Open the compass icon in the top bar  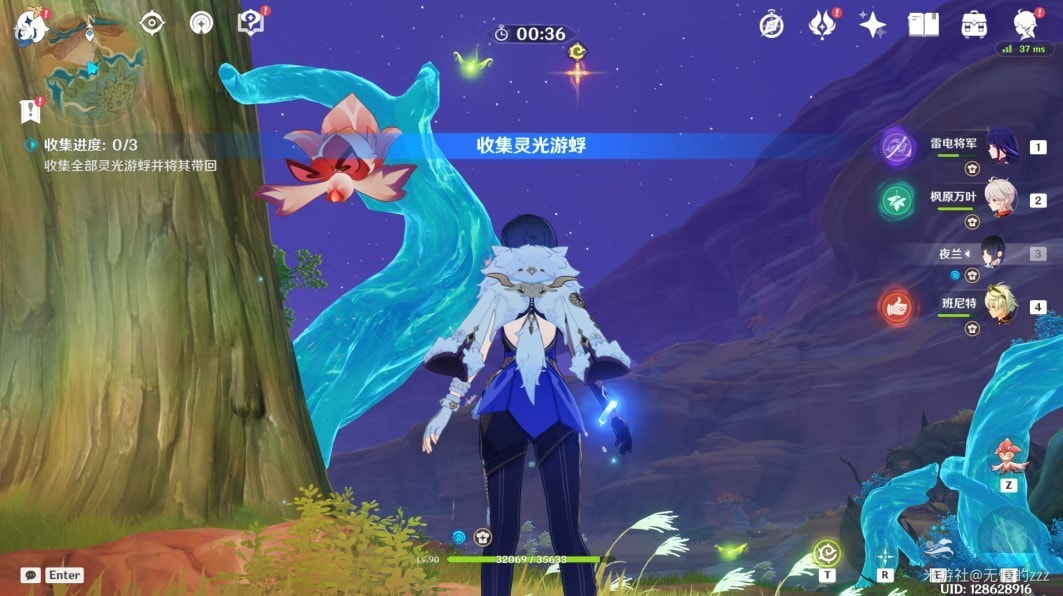771,25
